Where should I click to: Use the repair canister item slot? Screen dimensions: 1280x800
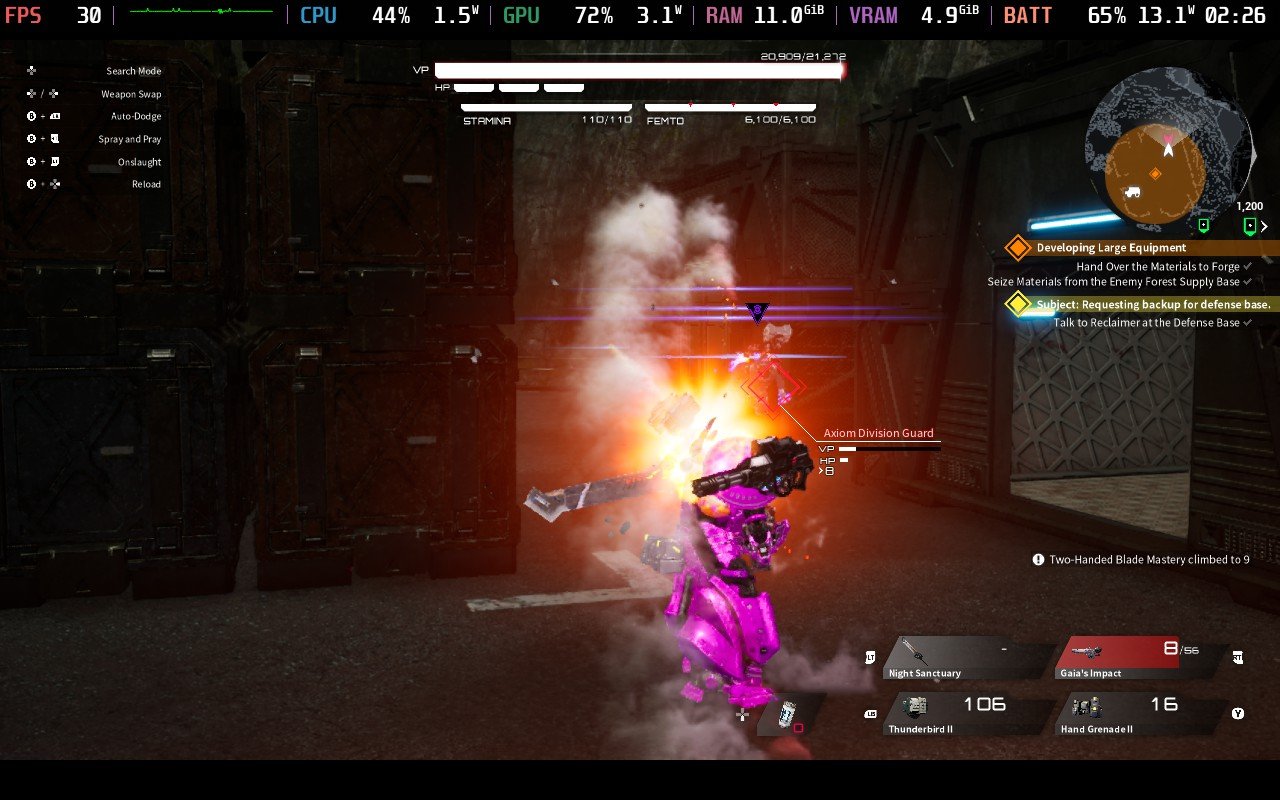[788, 714]
